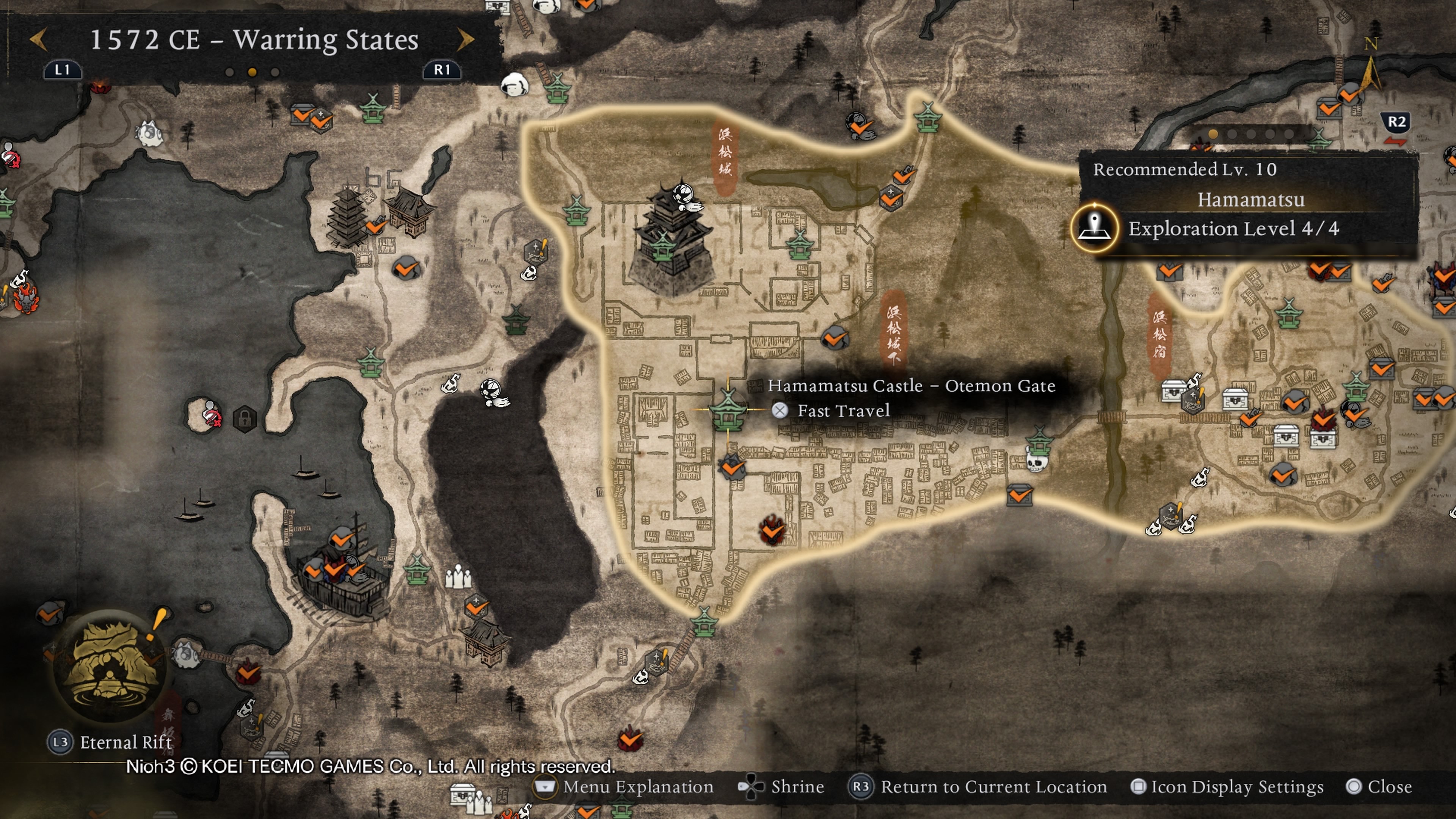
Task: Close the map screen
Action: pos(1379,787)
